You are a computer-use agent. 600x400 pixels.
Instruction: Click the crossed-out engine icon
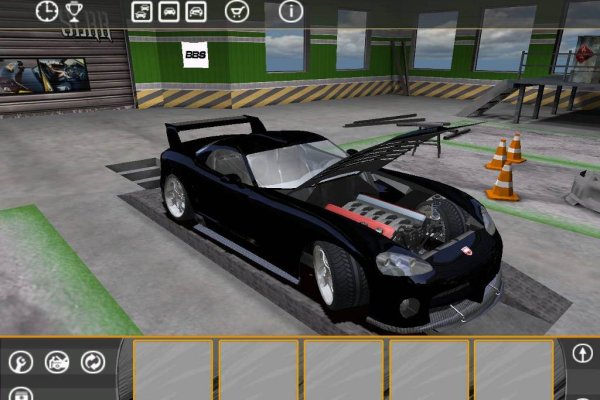(57, 362)
